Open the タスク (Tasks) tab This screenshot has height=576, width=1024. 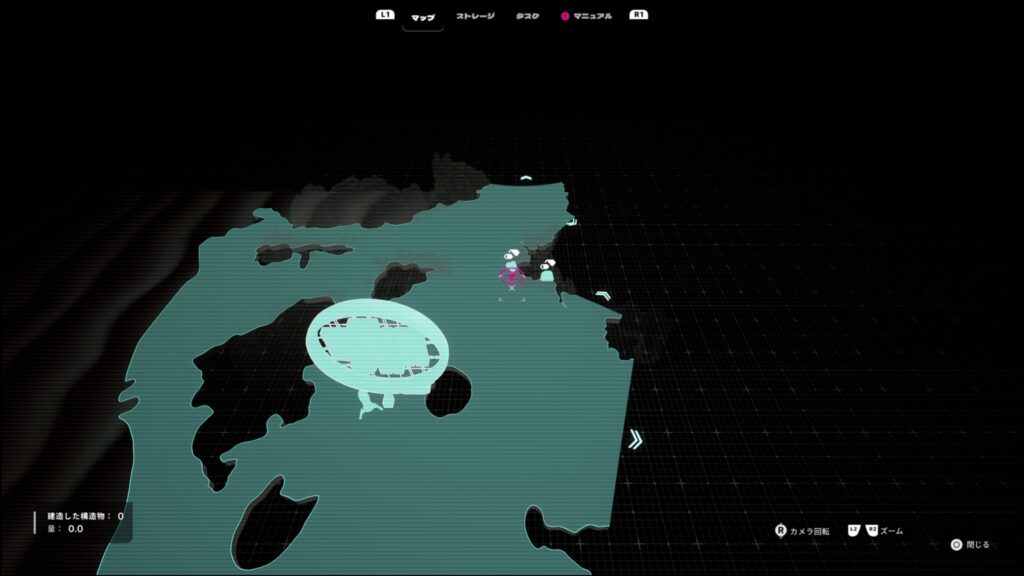pyautogui.click(x=527, y=16)
